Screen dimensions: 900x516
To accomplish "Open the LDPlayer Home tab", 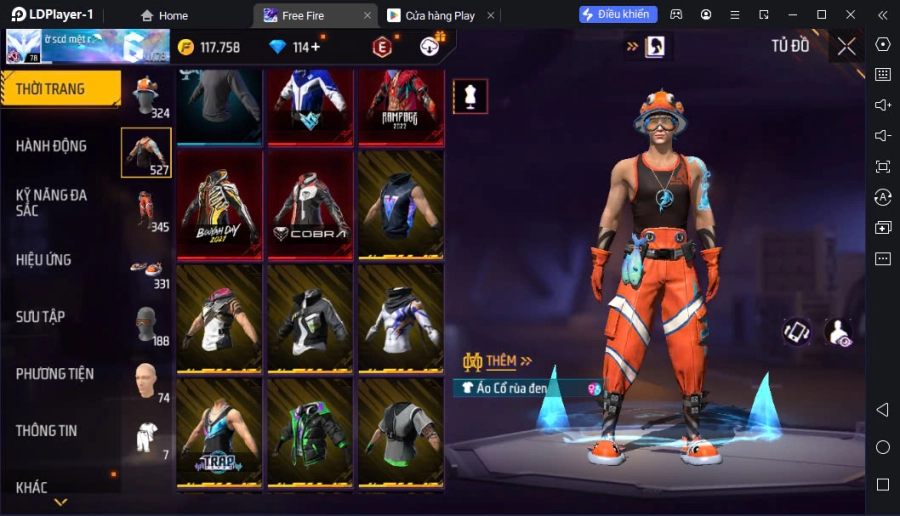I will (164, 15).
